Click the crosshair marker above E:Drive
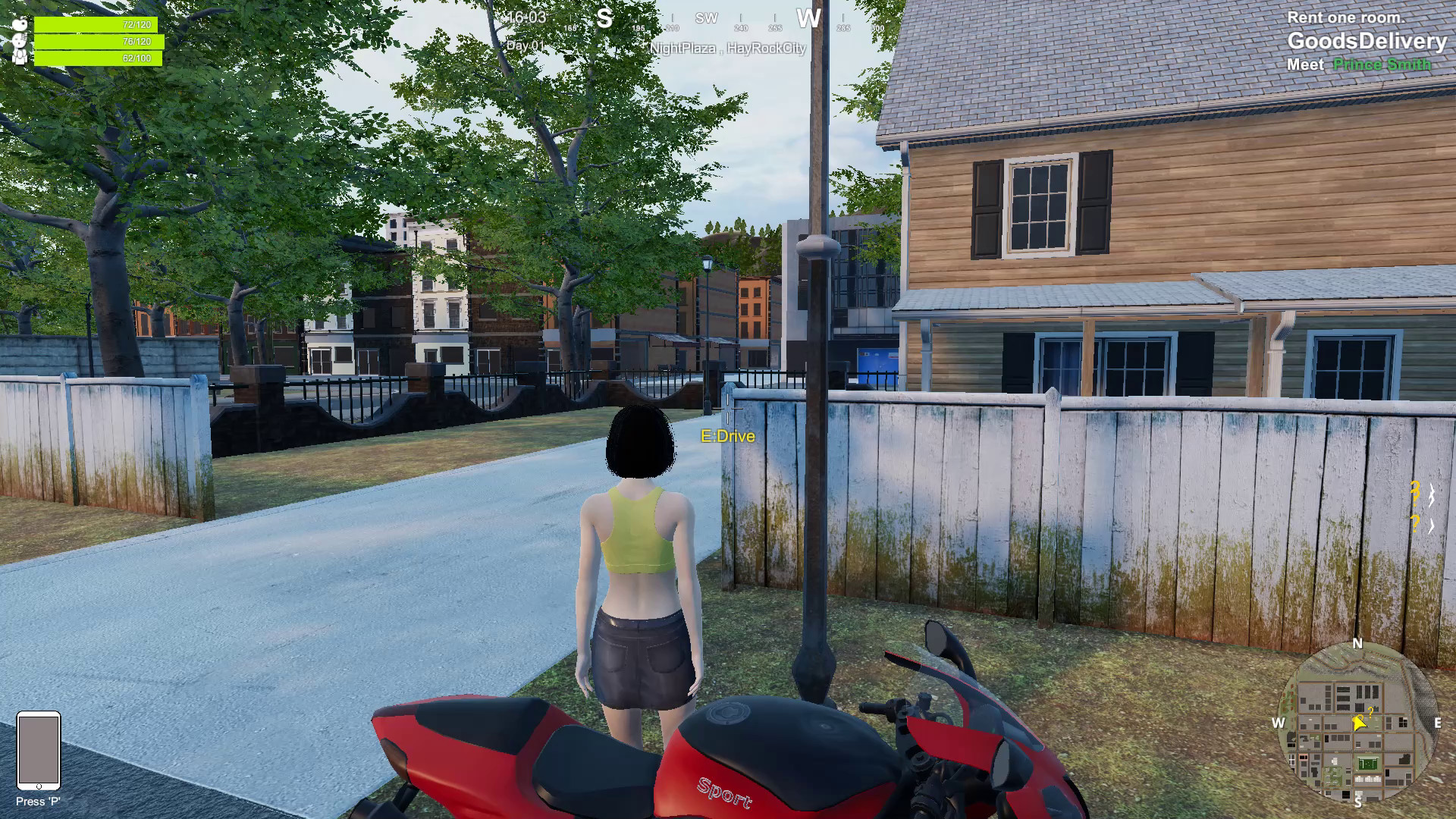The height and width of the screenshot is (819, 1456). coord(729,408)
